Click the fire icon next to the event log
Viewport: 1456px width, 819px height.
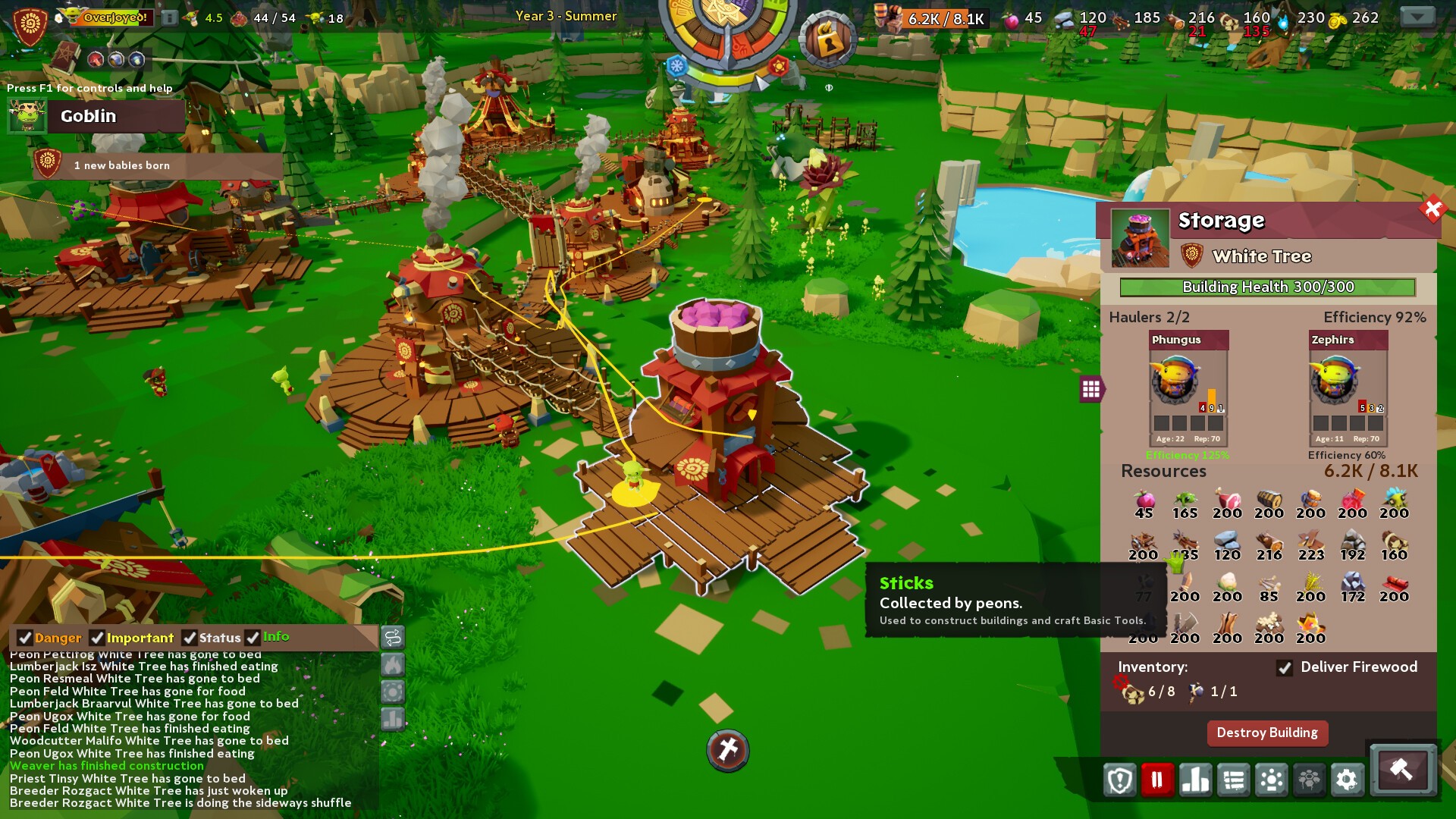click(x=393, y=664)
